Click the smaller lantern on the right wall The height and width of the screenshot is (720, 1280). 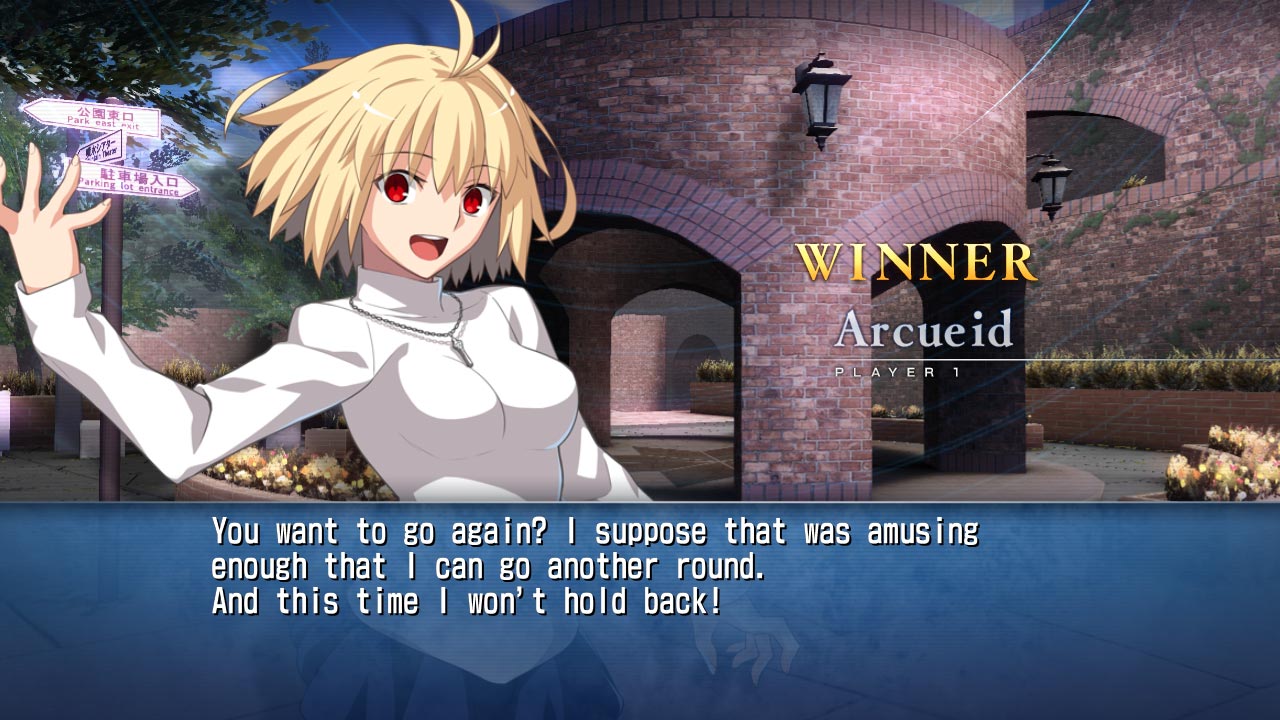(1052, 188)
